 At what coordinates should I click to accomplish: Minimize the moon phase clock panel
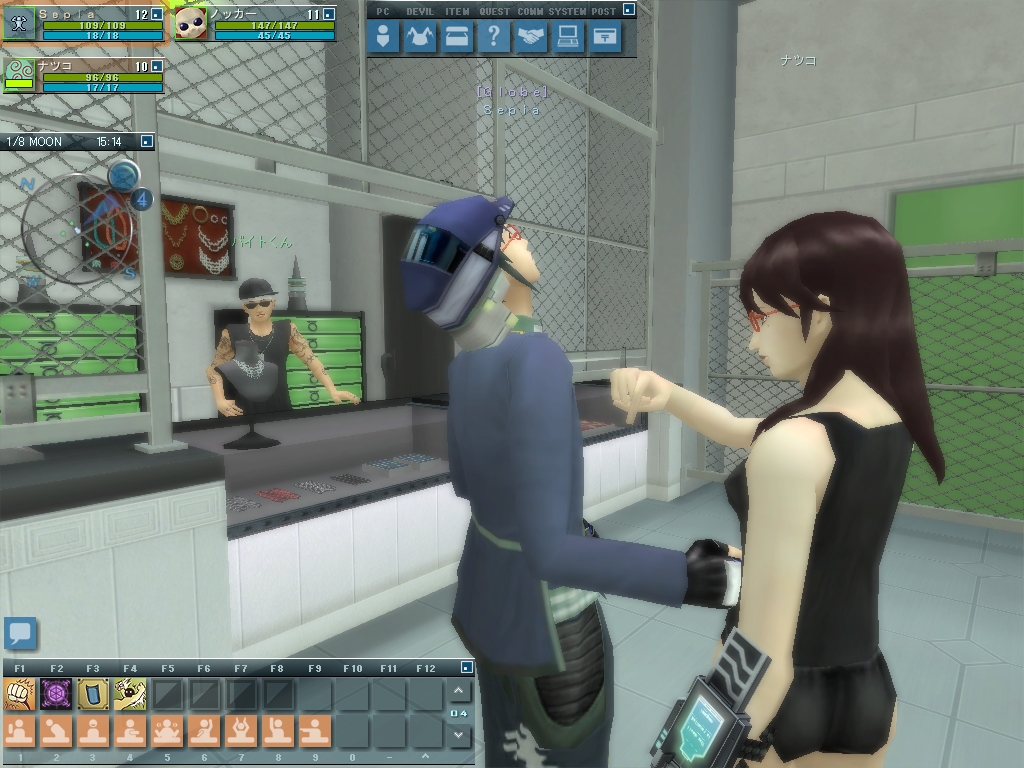tap(147, 142)
